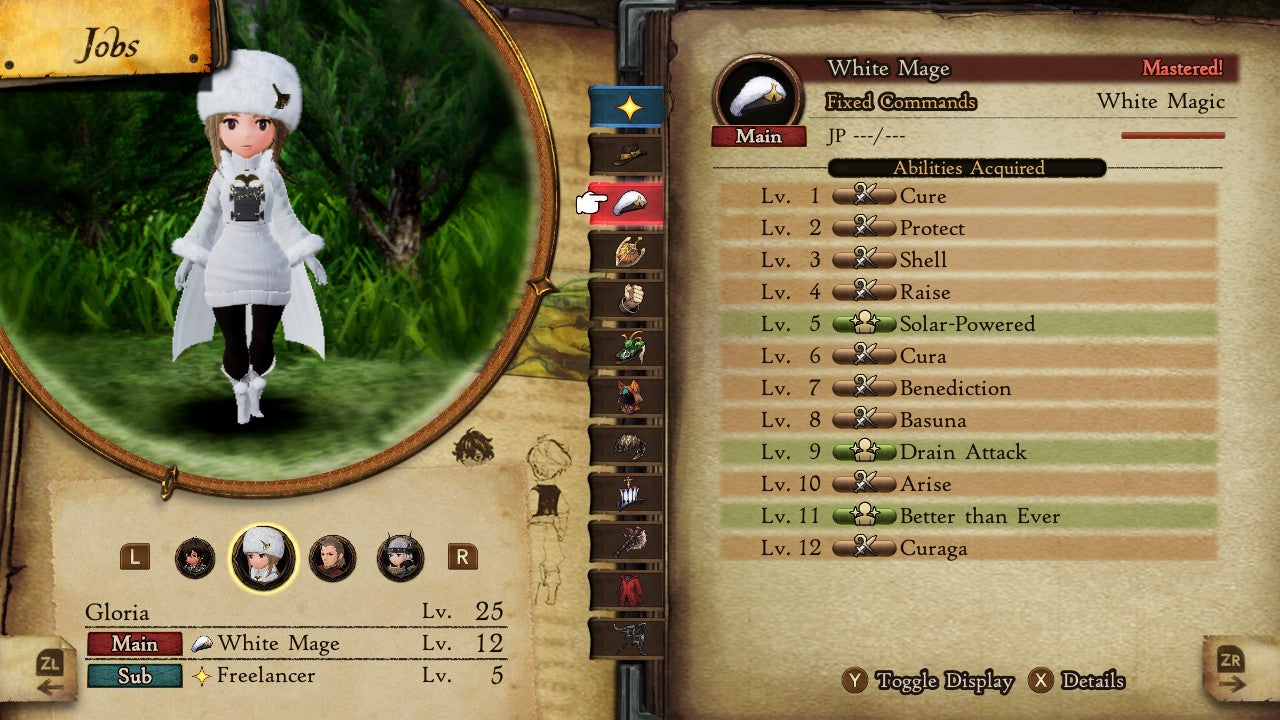Open the orange fox mask job tab

(x=627, y=395)
